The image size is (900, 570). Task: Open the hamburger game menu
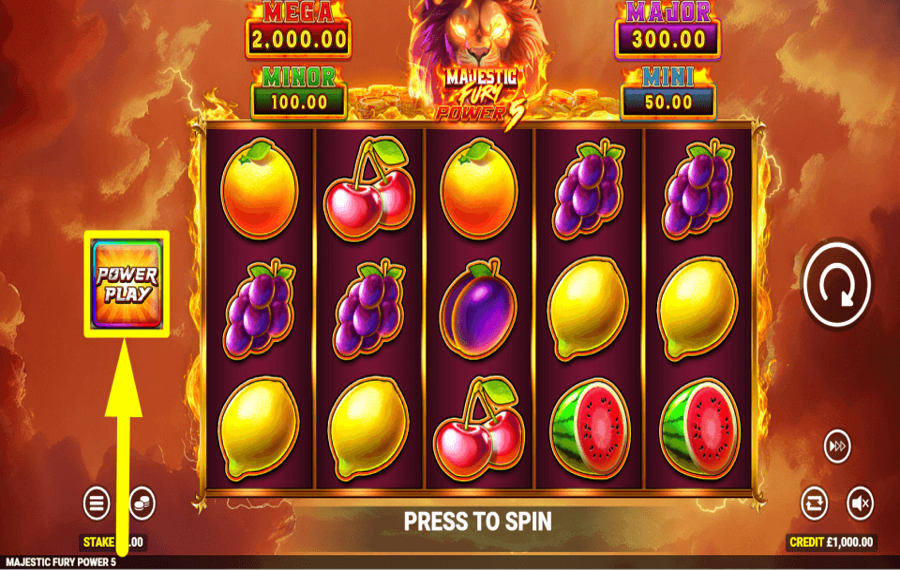point(96,503)
